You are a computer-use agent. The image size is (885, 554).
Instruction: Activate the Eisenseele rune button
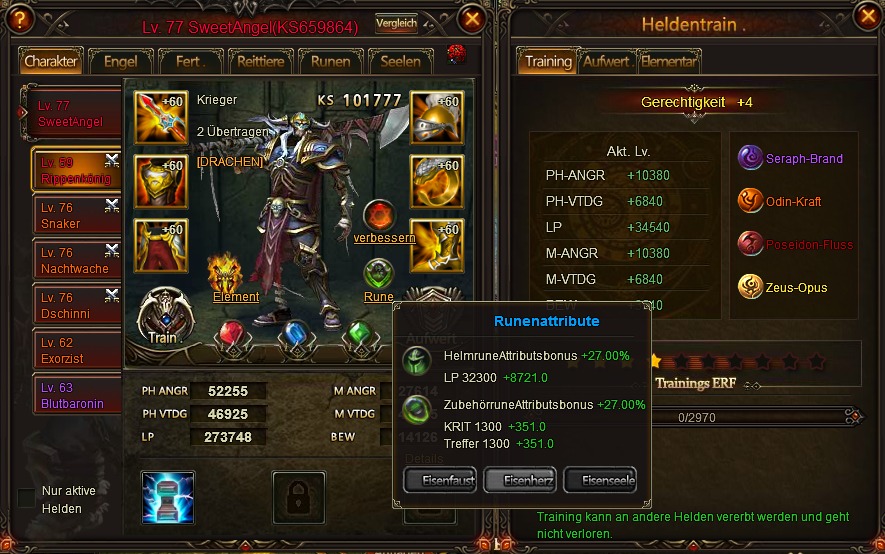600,480
